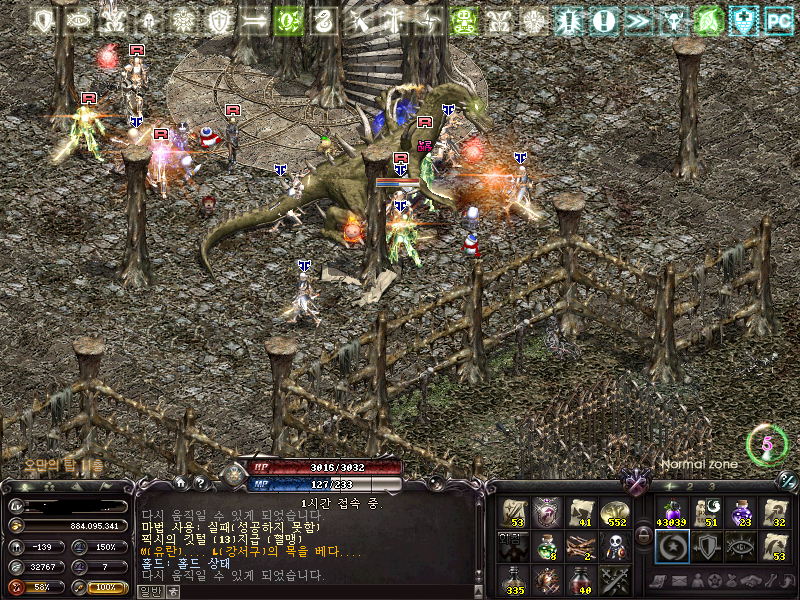The image size is (800, 600).
Task: Use the purple potion stacked 43039
Action: click(x=670, y=513)
